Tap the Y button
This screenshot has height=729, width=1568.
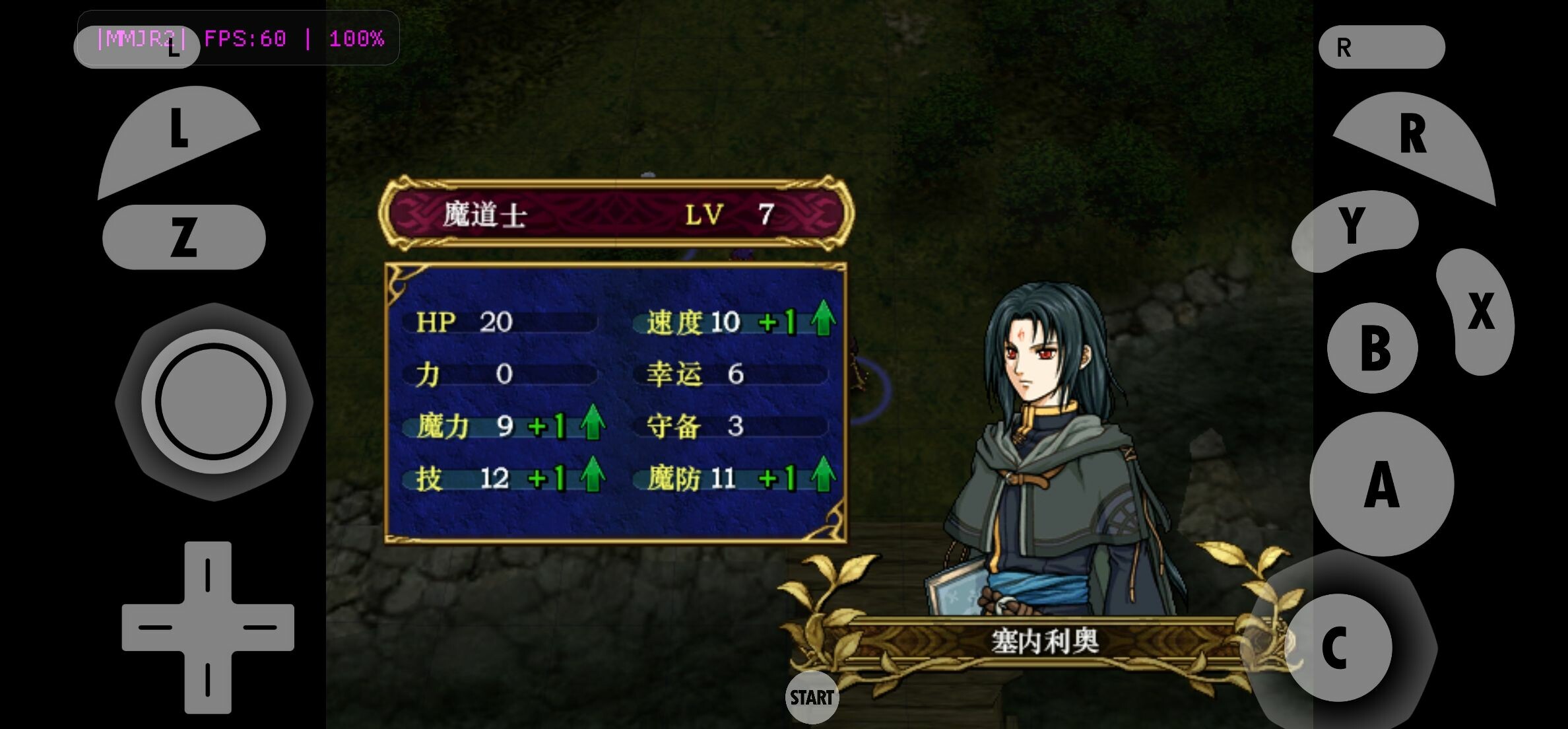(x=1353, y=228)
